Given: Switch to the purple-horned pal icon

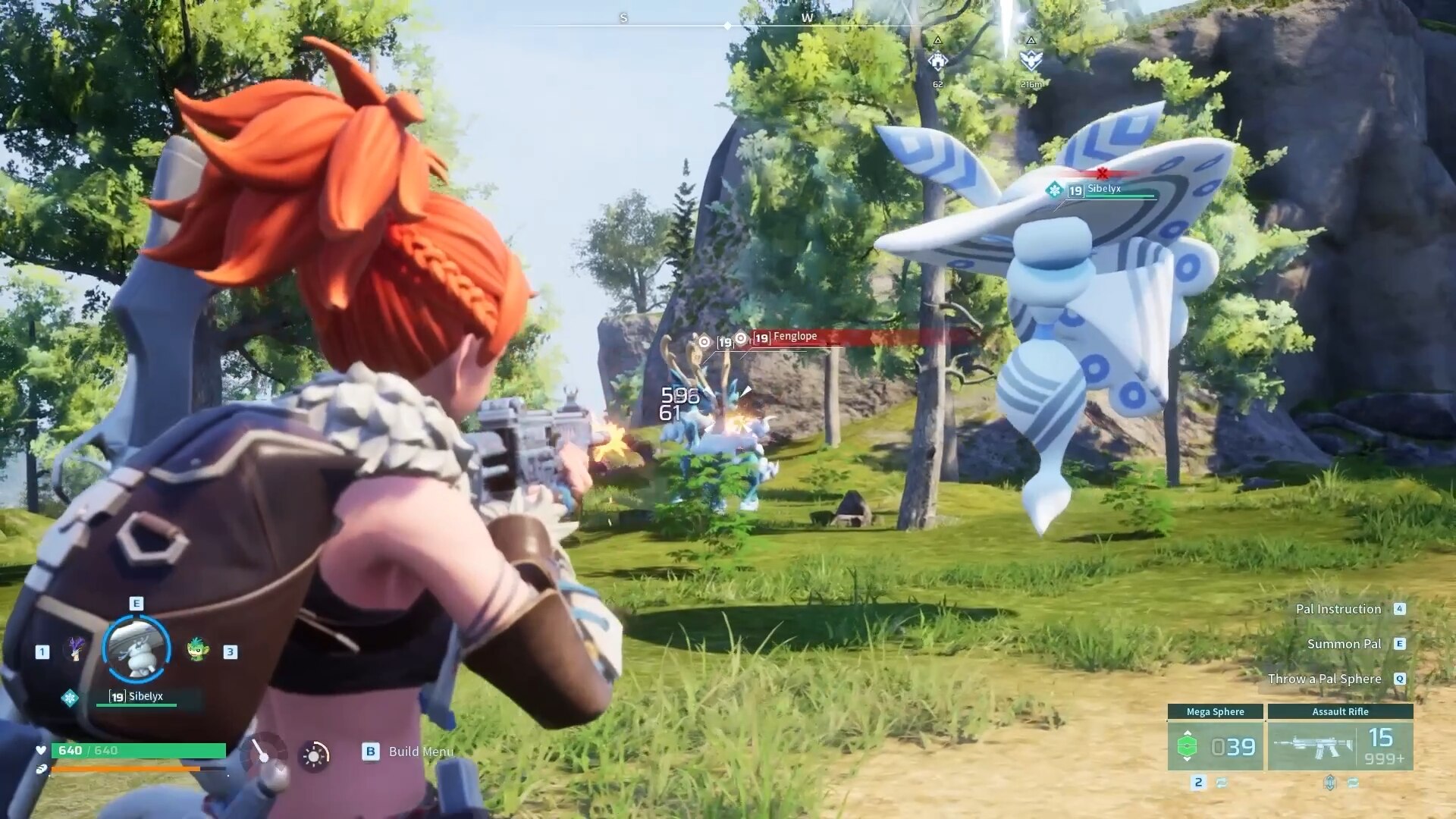Looking at the screenshot, I should pos(75,649).
